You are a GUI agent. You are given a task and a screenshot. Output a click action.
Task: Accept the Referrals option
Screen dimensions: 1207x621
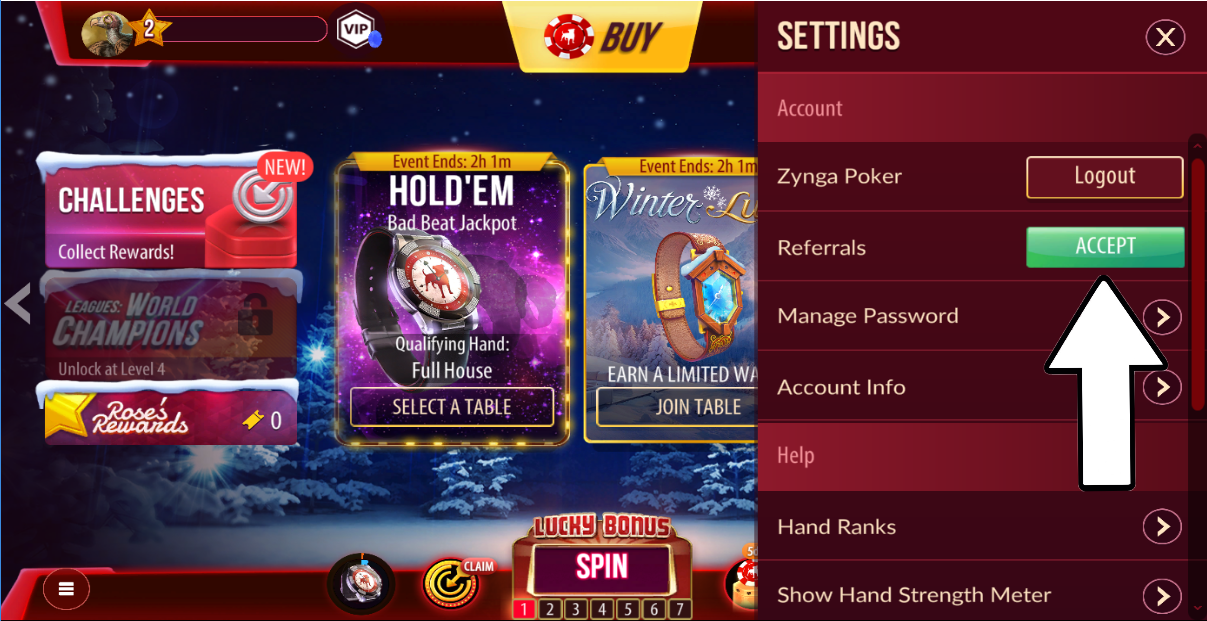click(x=1104, y=247)
